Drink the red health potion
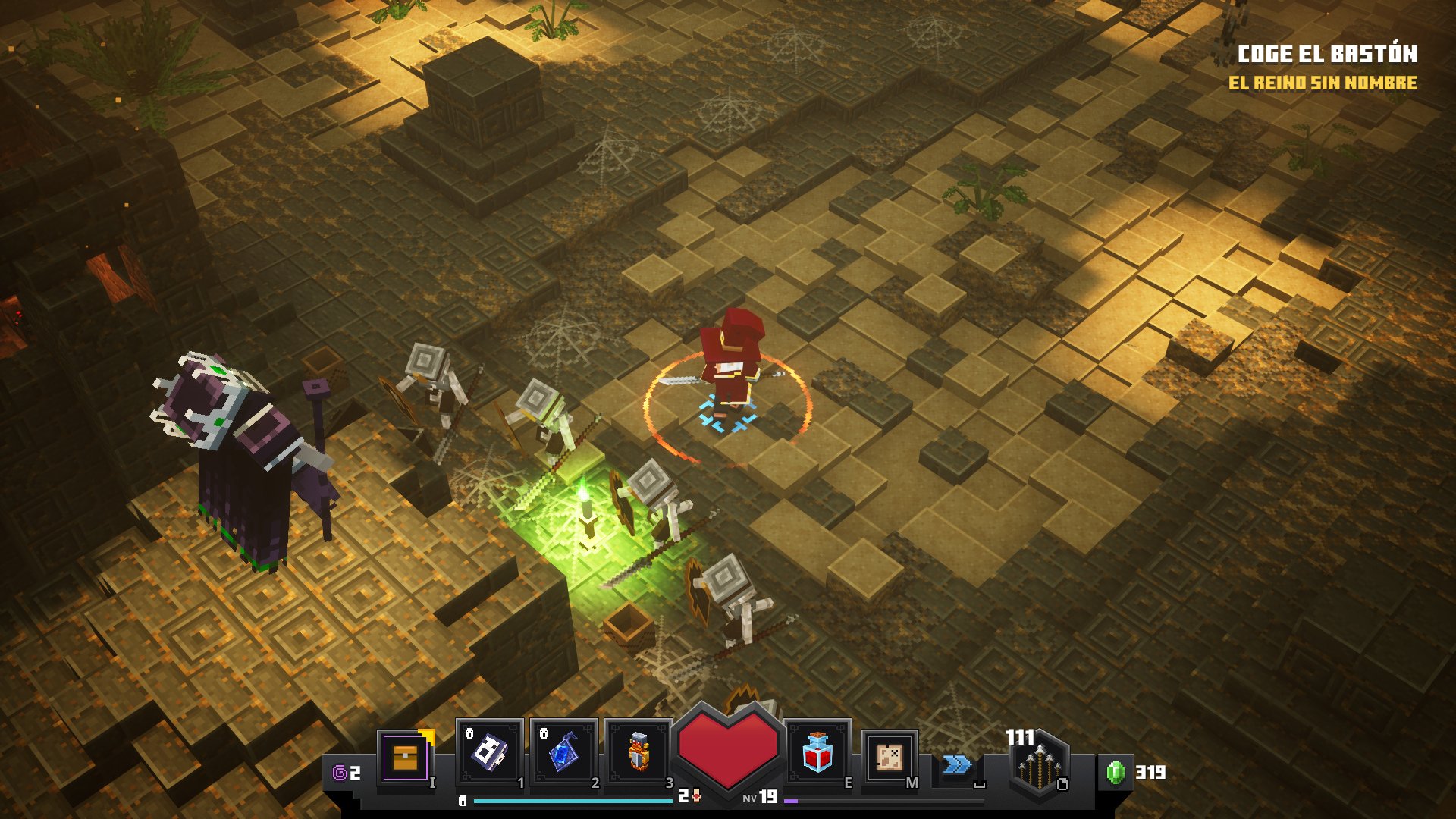This screenshot has height=819, width=1456. (x=817, y=752)
